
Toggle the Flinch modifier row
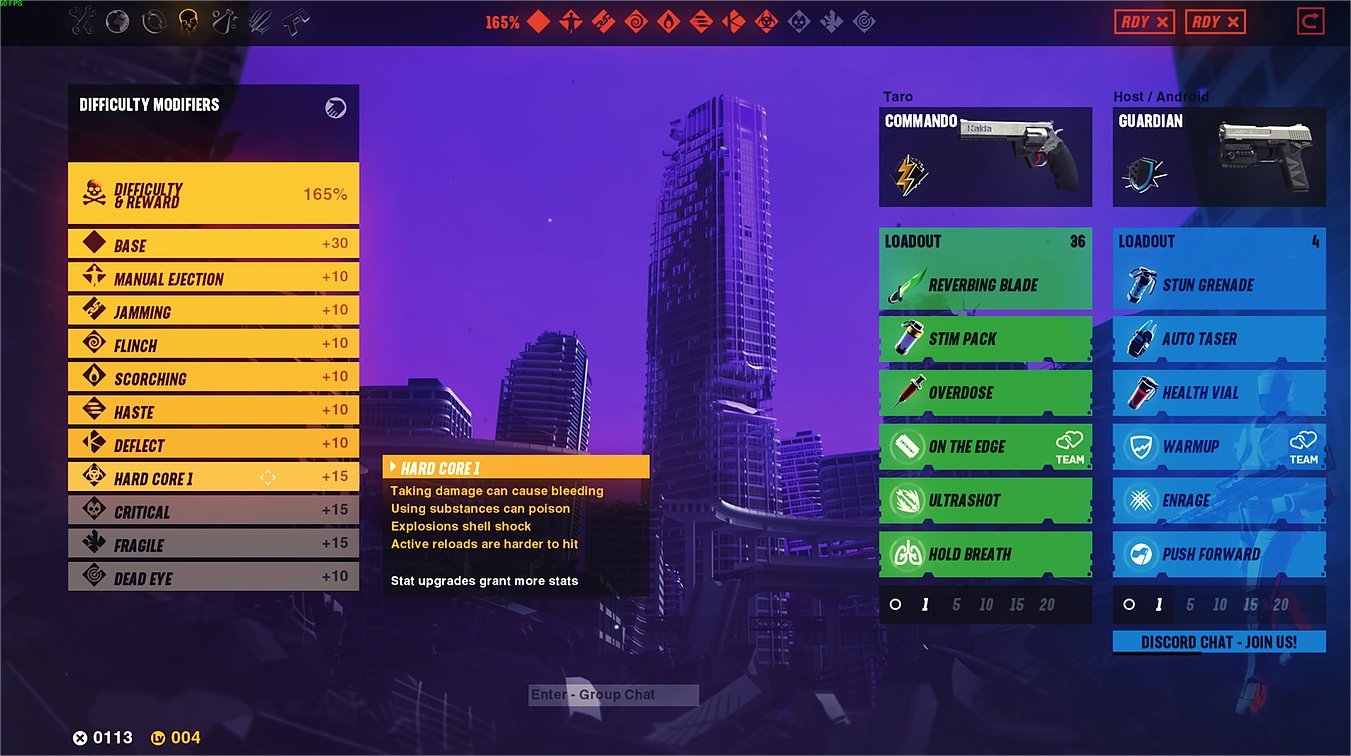pyautogui.click(x=213, y=345)
